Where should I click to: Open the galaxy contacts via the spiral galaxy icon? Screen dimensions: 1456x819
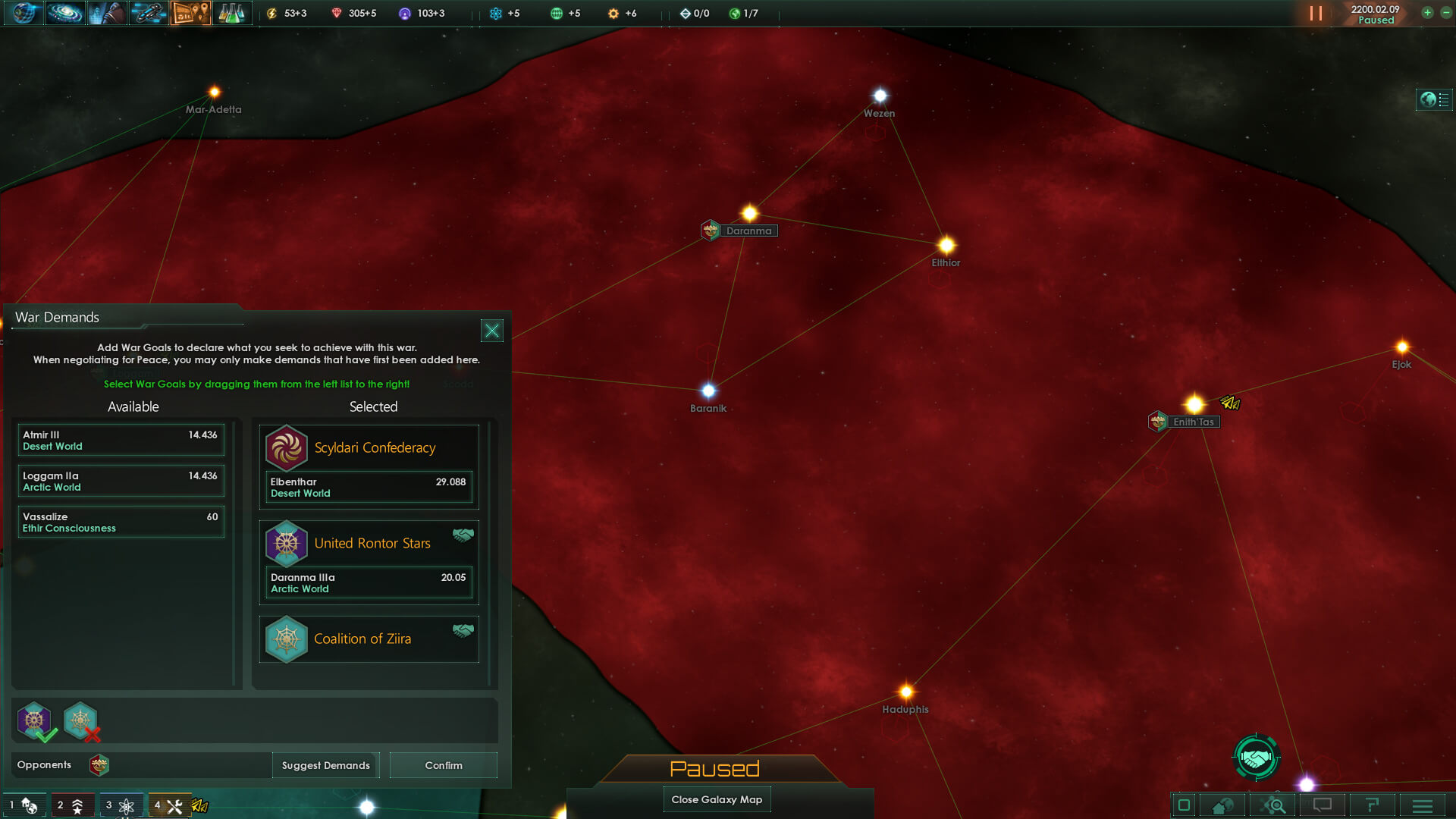point(65,13)
